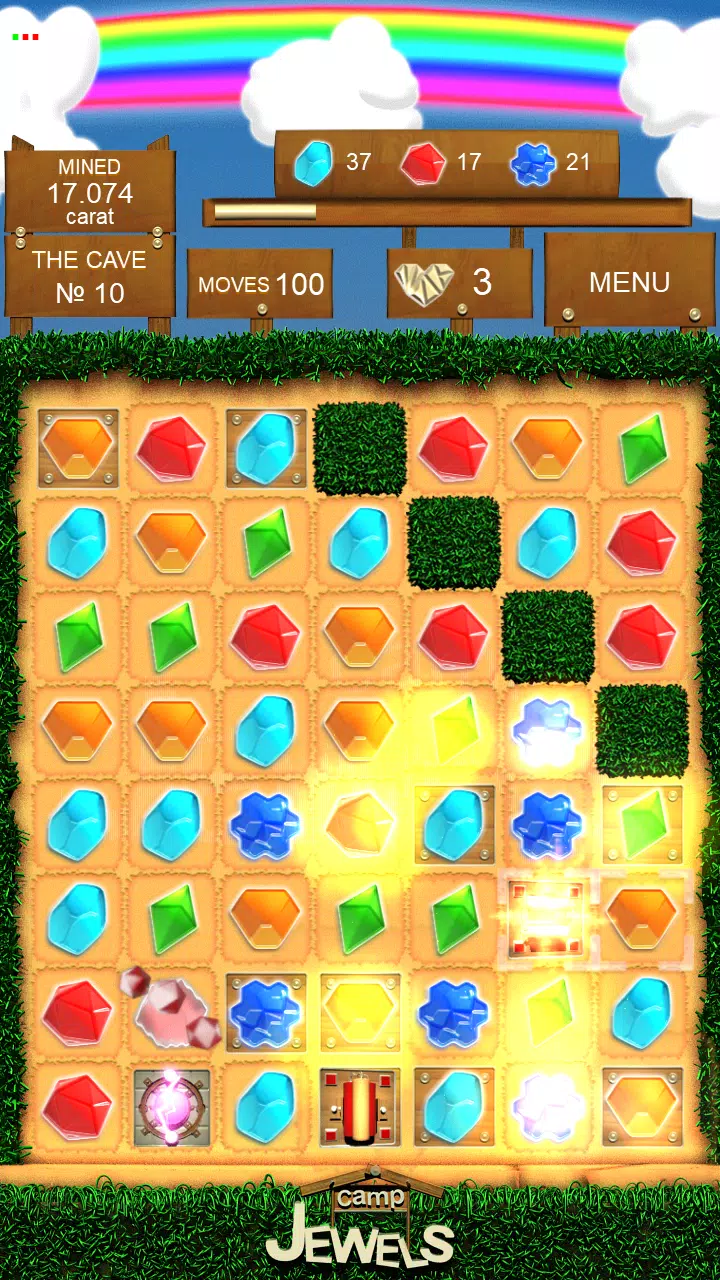Choose the crated blue flower gem
The width and height of the screenshot is (720, 1280).
point(266,1012)
